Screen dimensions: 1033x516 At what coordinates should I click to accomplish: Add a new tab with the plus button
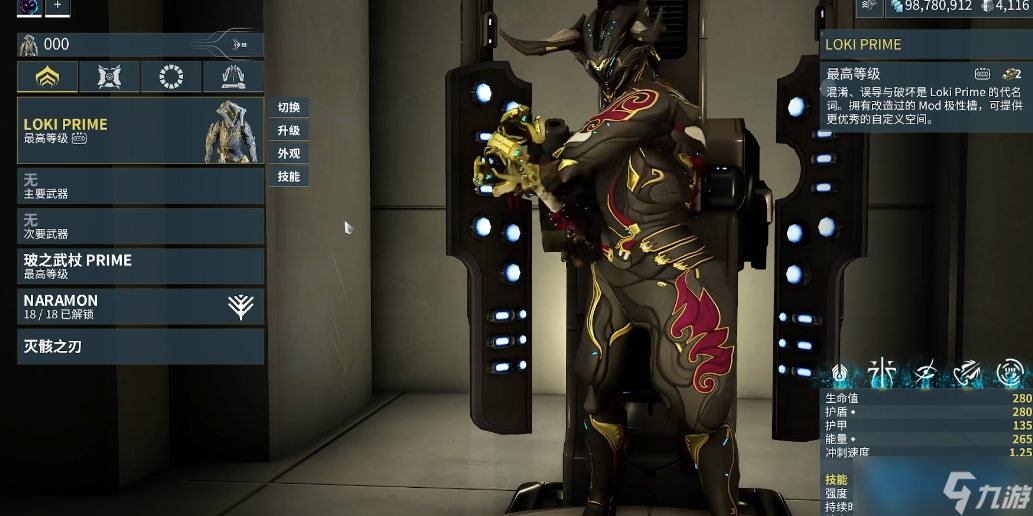57,6
